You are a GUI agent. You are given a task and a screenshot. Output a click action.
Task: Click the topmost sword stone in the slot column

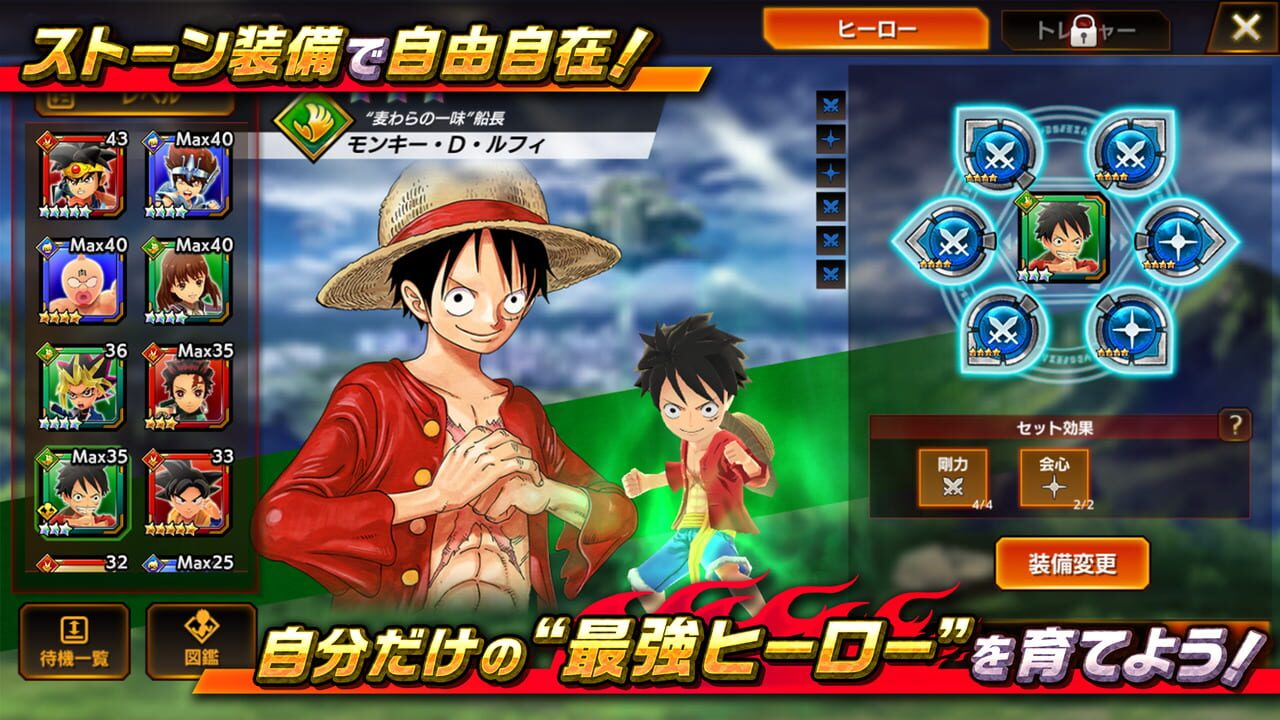(830, 103)
